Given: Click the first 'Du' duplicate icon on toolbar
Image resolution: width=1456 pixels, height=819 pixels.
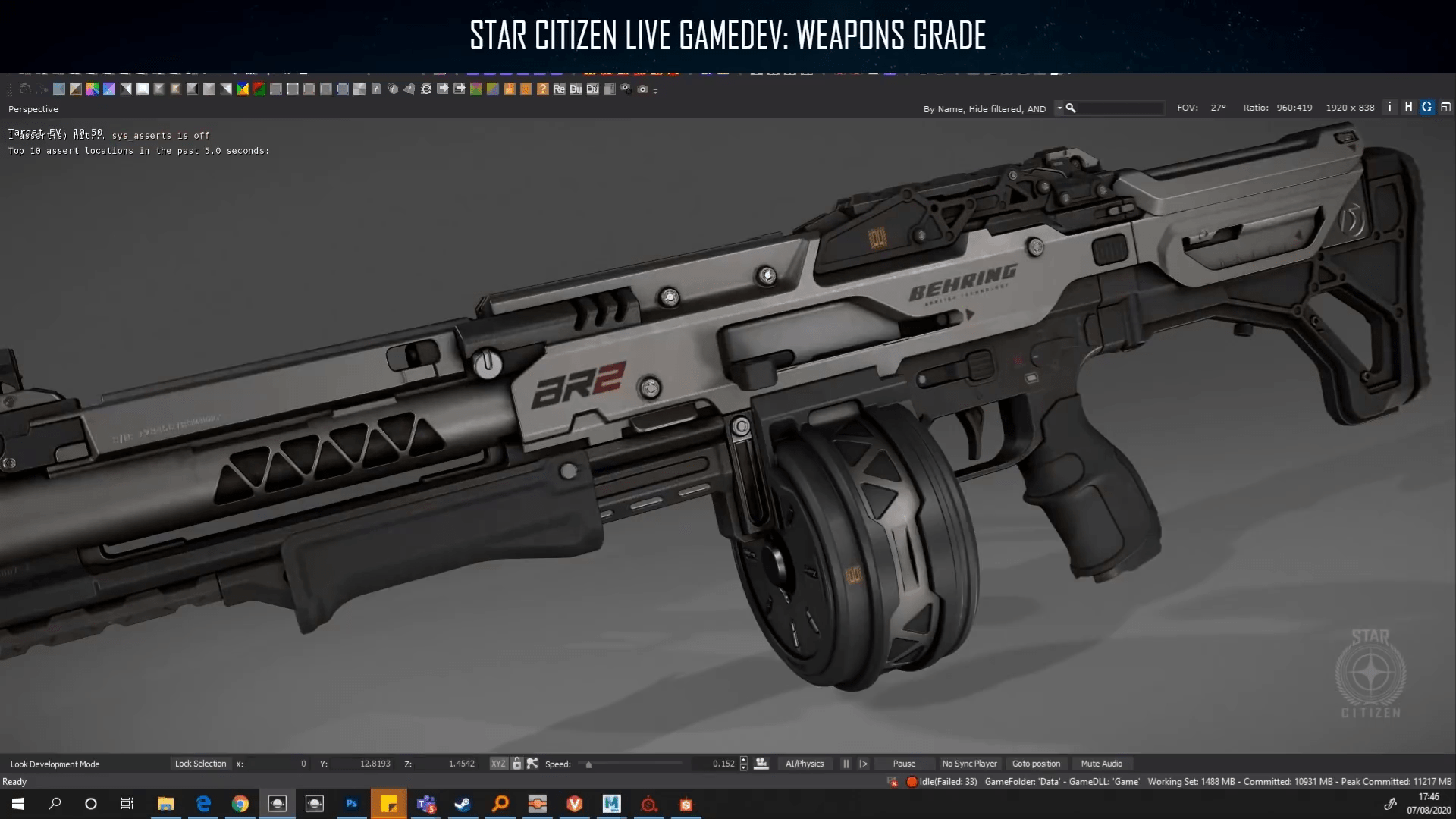Looking at the screenshot, I should [576, 89].
